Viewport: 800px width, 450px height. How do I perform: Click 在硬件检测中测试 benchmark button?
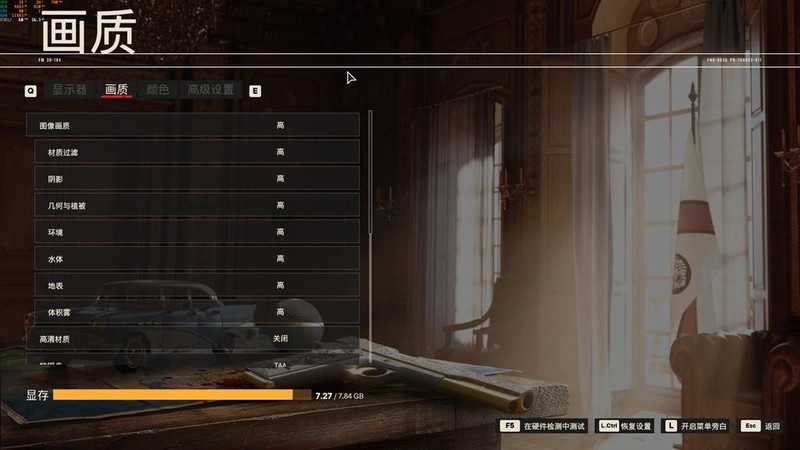[x=543, y=426]
